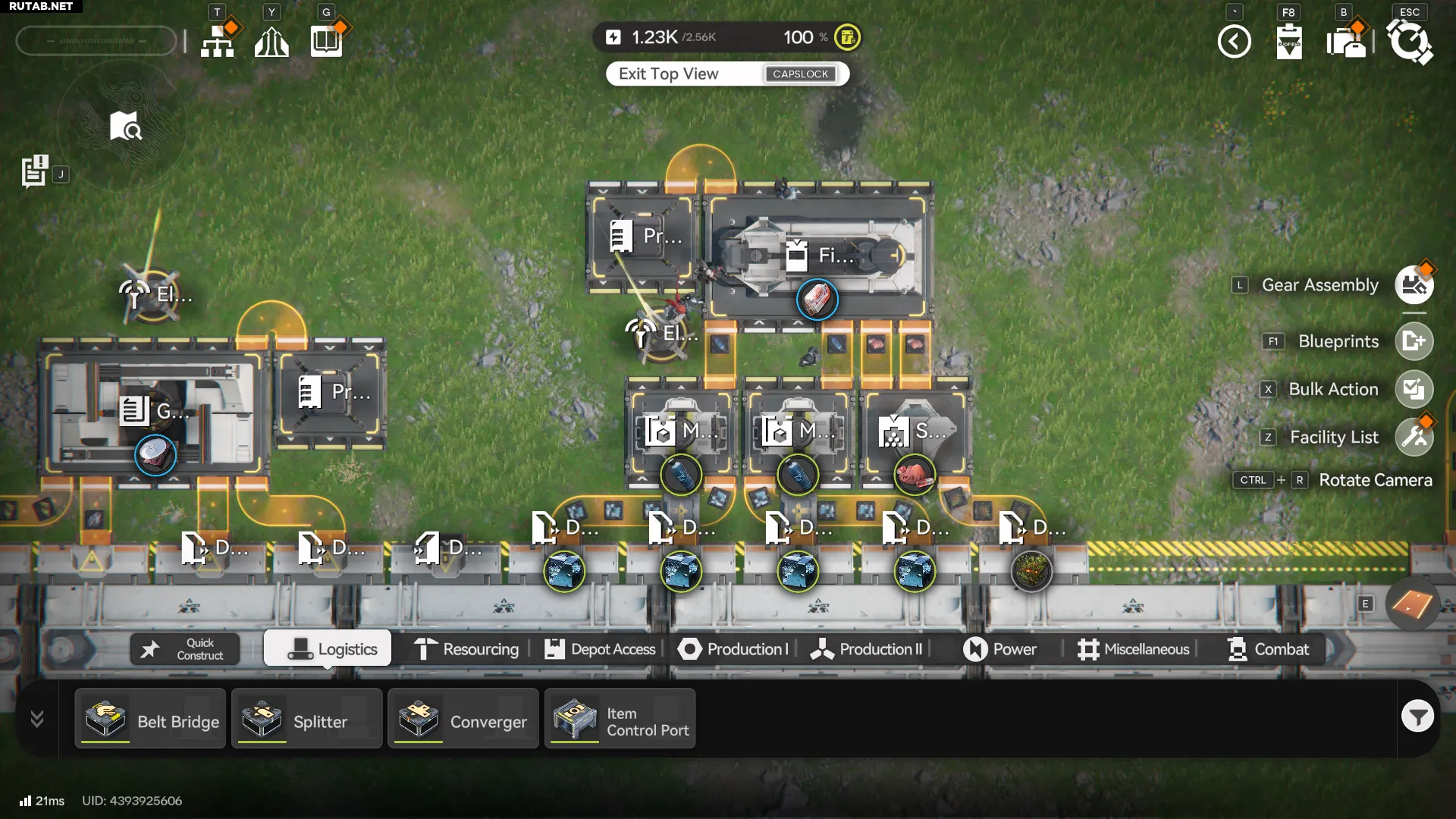Screen dimensions: 1456x819
Task: Open the Miscellaneous tab
Action: point(1133,649)
